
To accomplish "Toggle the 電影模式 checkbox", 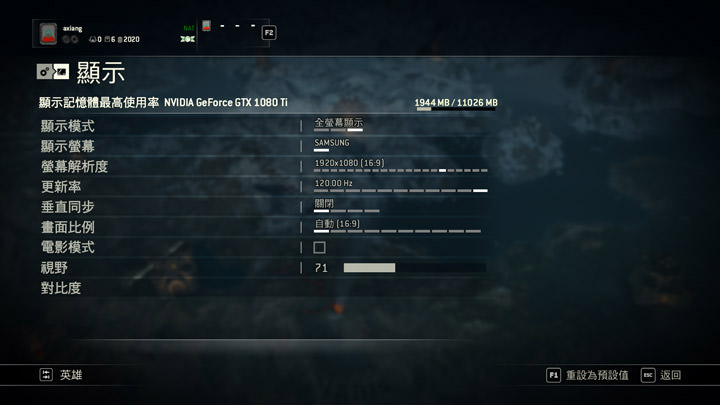I will [319, 247].
